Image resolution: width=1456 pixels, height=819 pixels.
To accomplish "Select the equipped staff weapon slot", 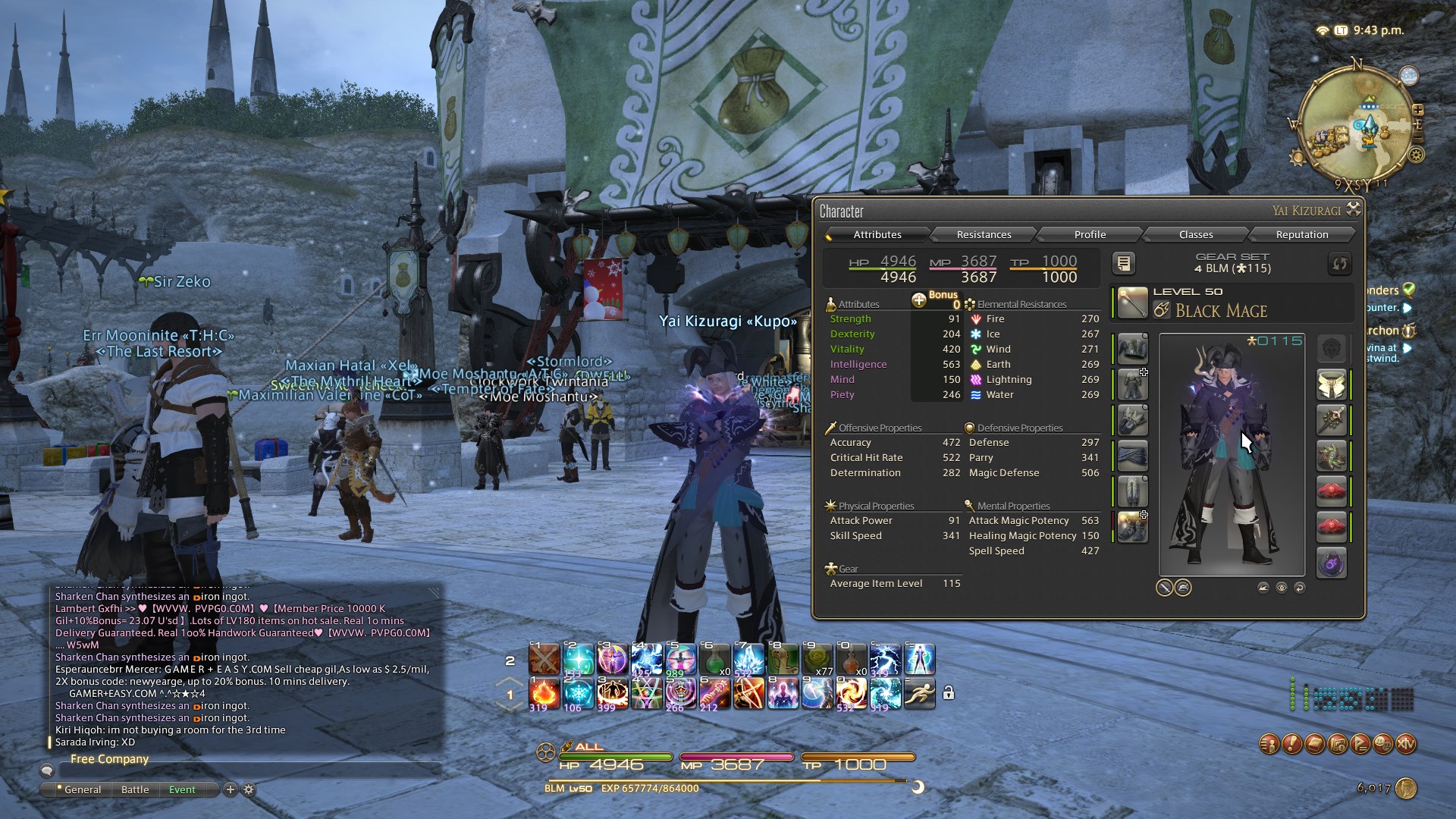I will click(1132, 303).
